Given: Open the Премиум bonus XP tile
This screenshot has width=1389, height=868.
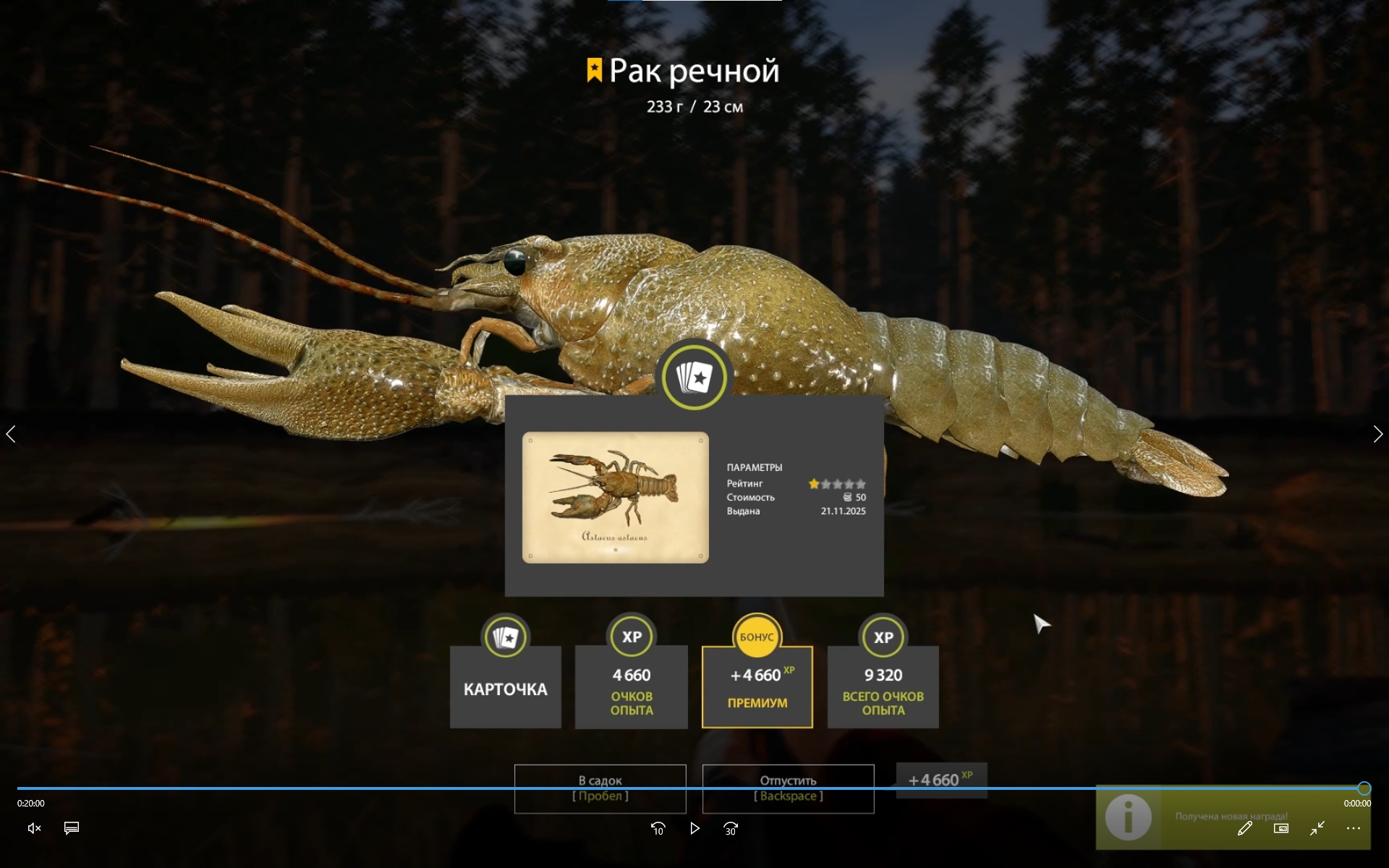Looking at the screenshot, I should tap(757, 686).
